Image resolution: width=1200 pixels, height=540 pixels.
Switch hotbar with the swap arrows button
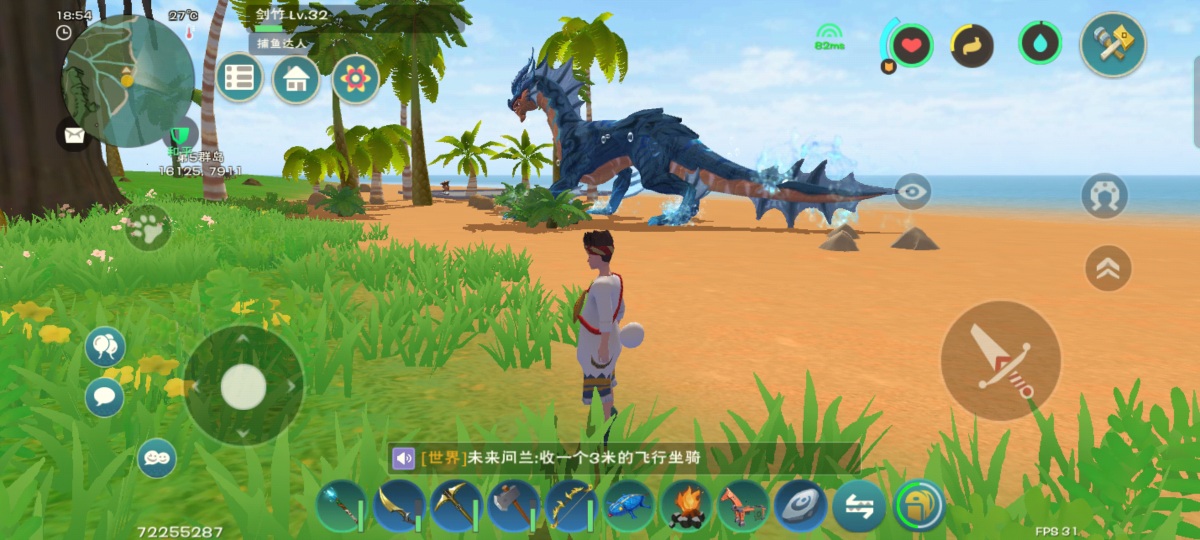tap(859, 506)
